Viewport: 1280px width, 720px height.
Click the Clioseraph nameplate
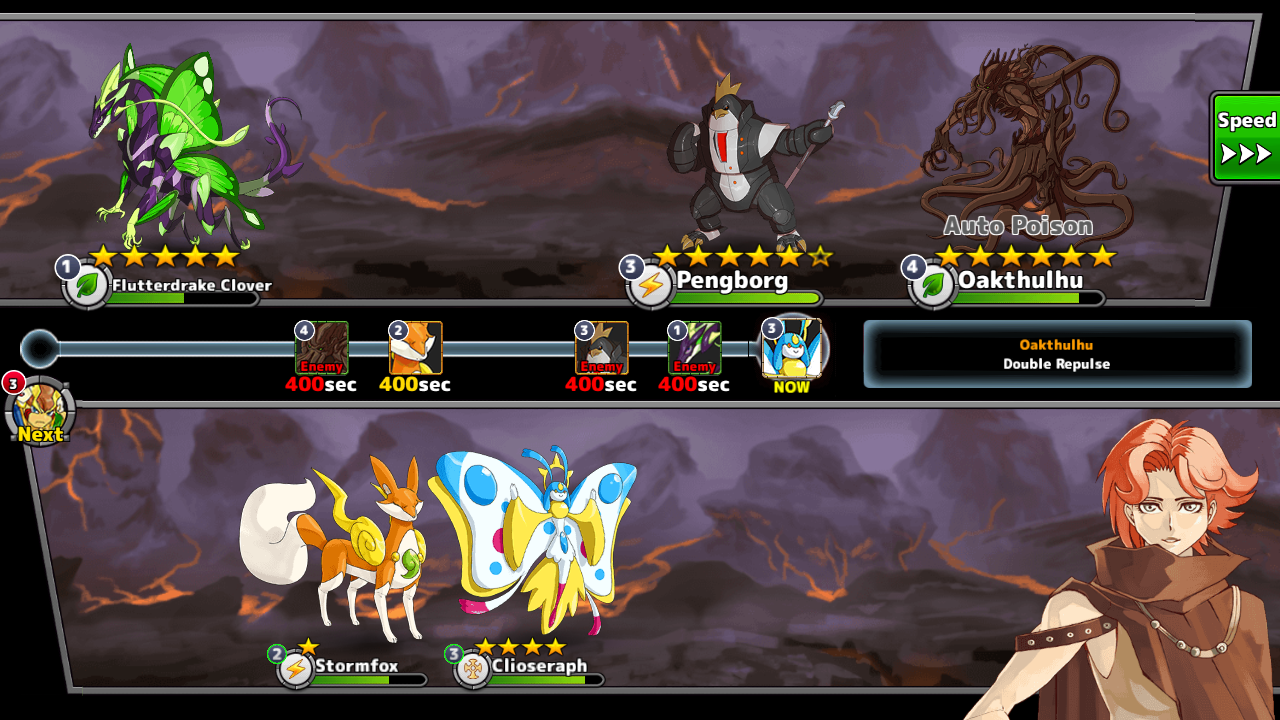tap(538, 667)
